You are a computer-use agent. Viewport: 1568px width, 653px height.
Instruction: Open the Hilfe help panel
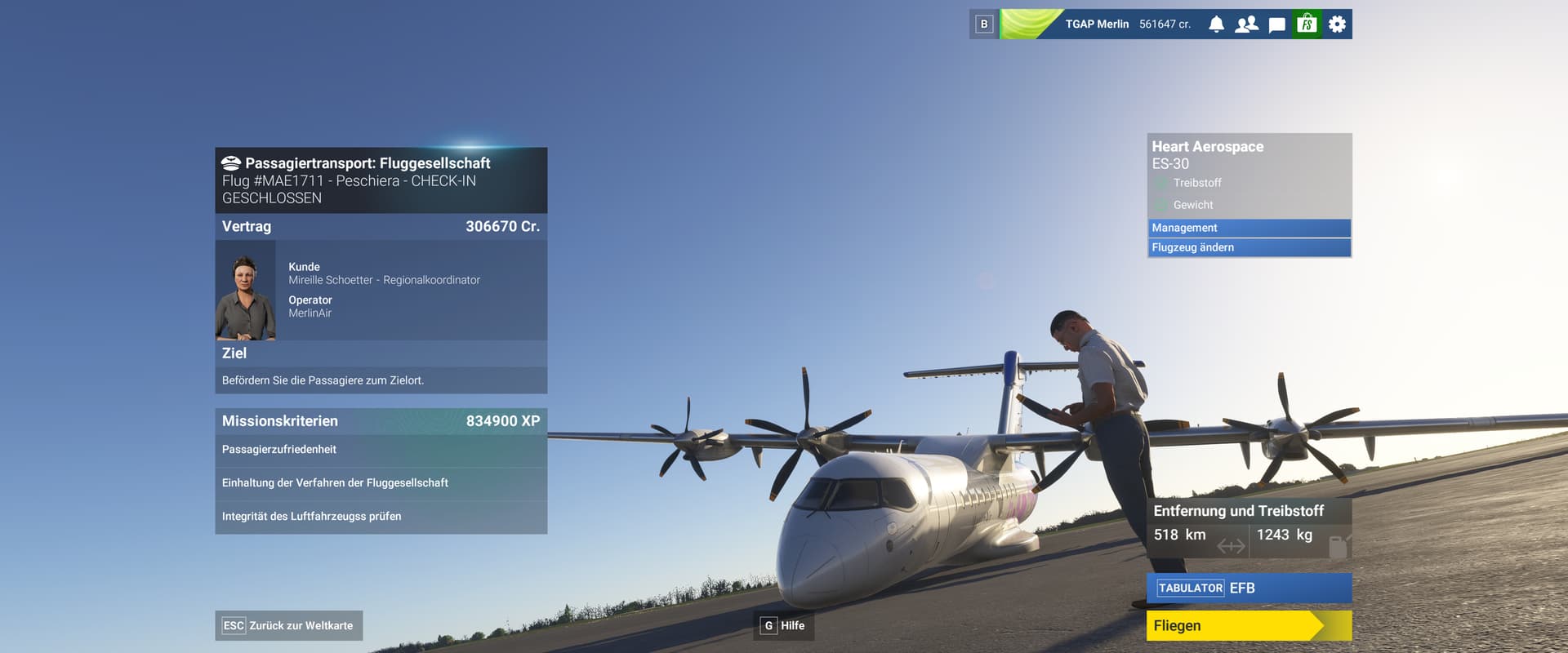click(783, 626)
